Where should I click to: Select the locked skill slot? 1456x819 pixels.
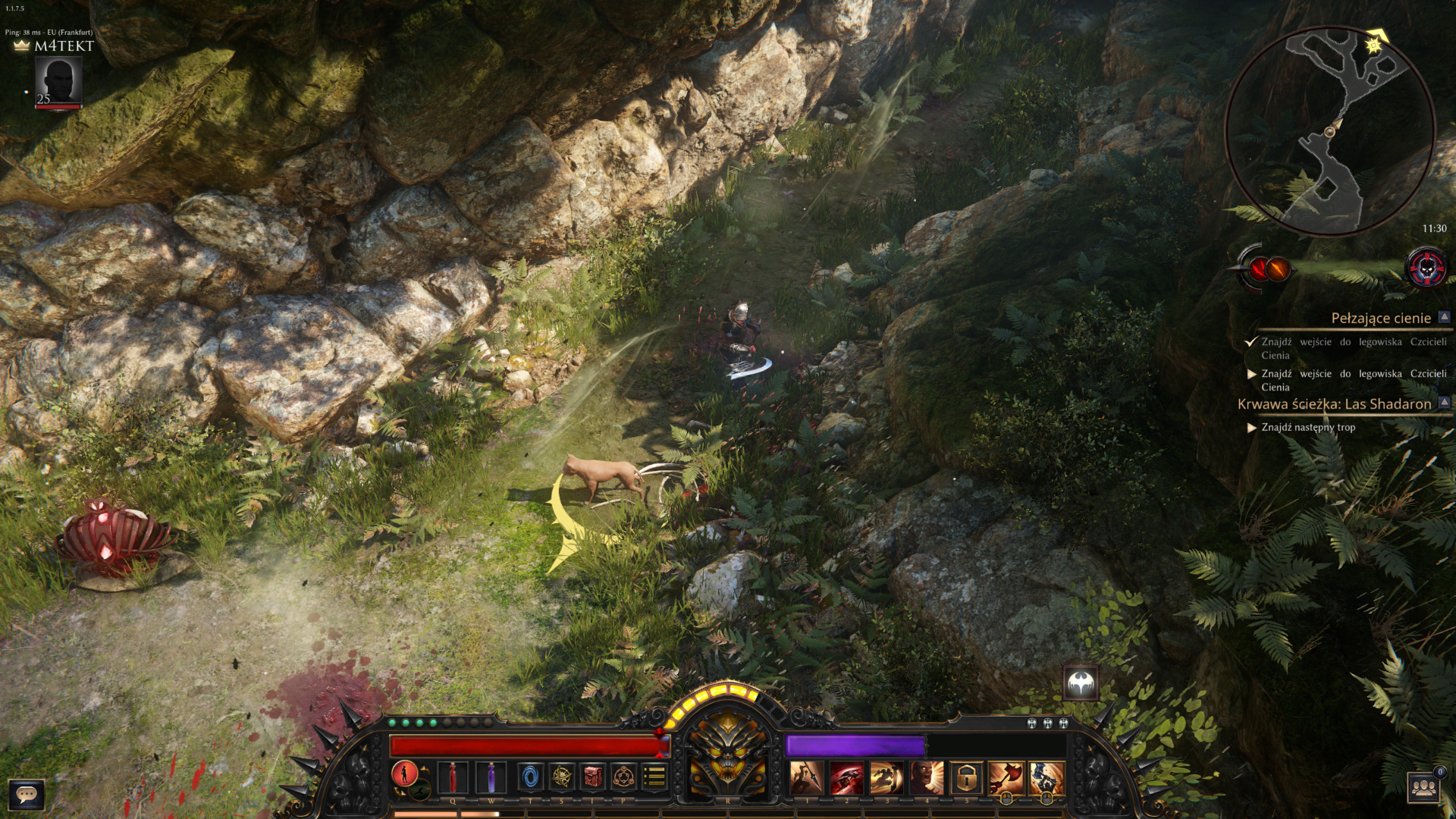(x=966, y=778)
